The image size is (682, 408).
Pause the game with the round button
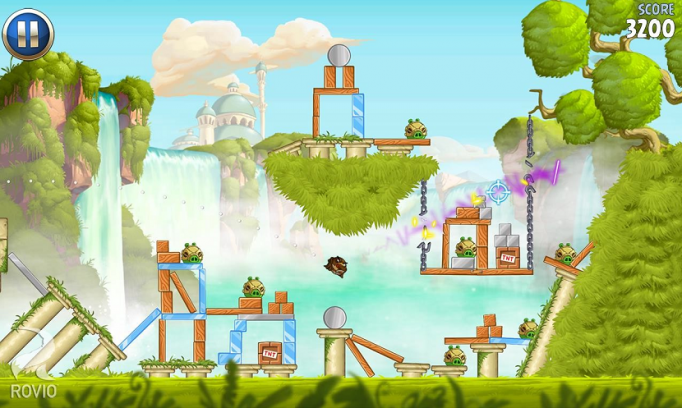pos(27,34)
